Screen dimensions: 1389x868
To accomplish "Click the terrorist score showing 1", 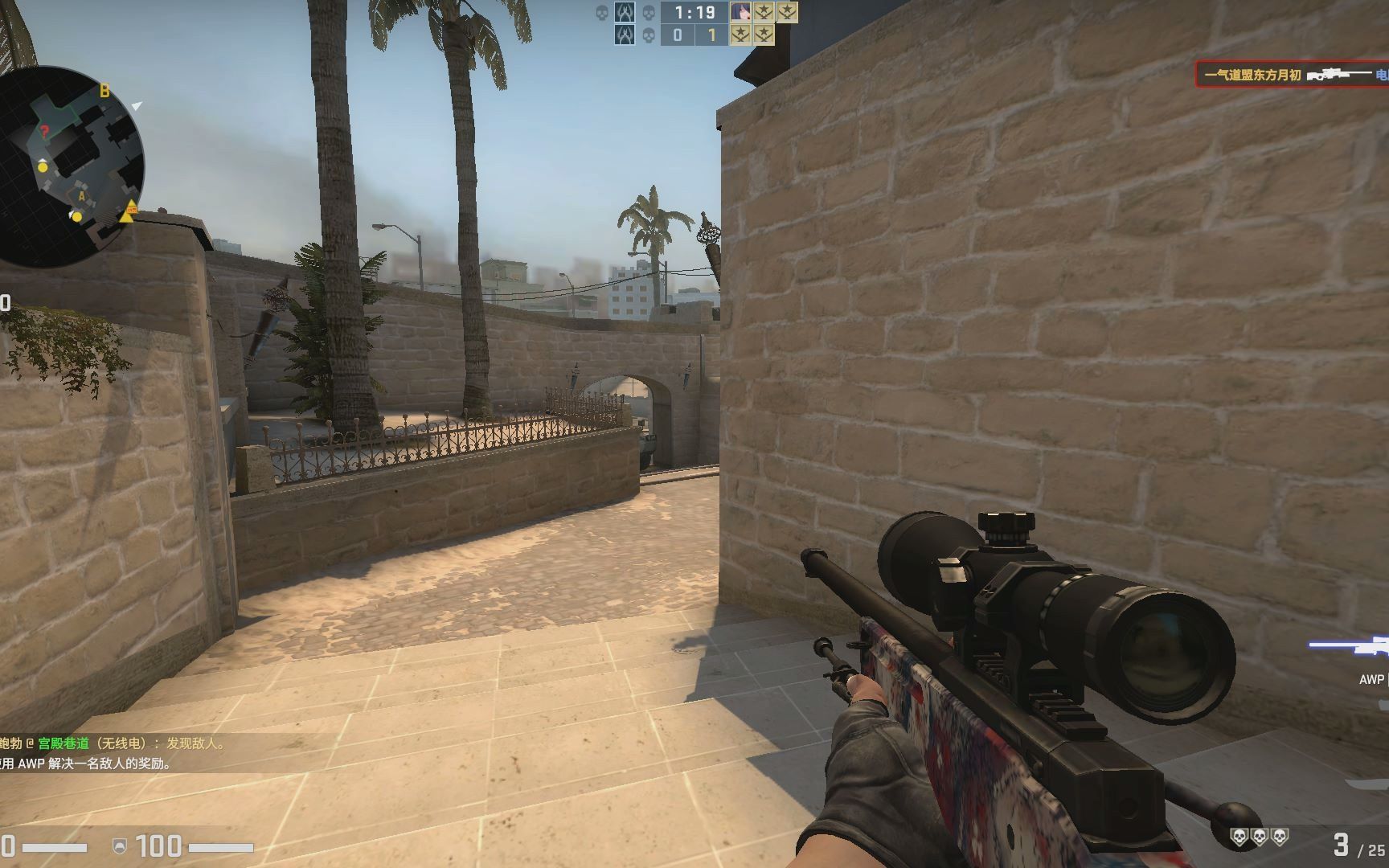I will point(712,35).
